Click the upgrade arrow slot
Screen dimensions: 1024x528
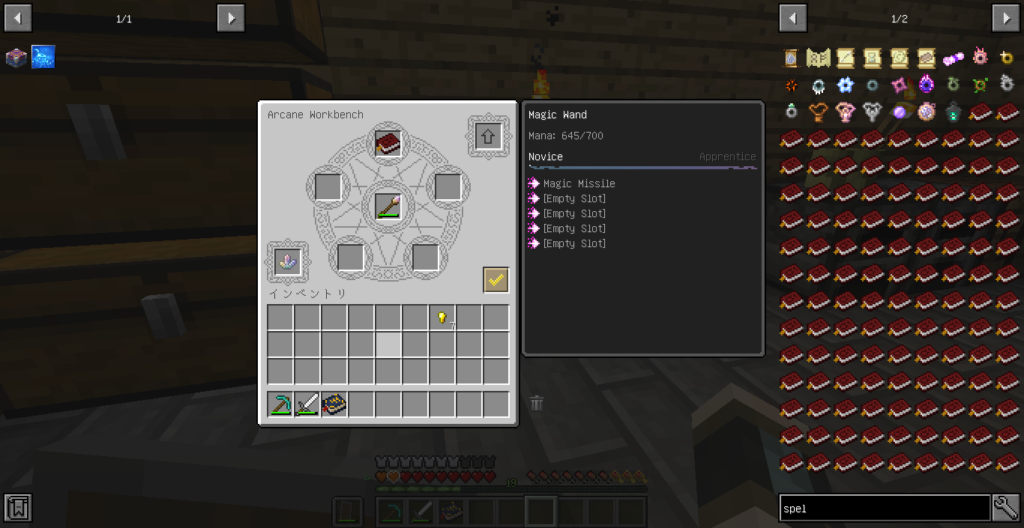pos(488,136)
